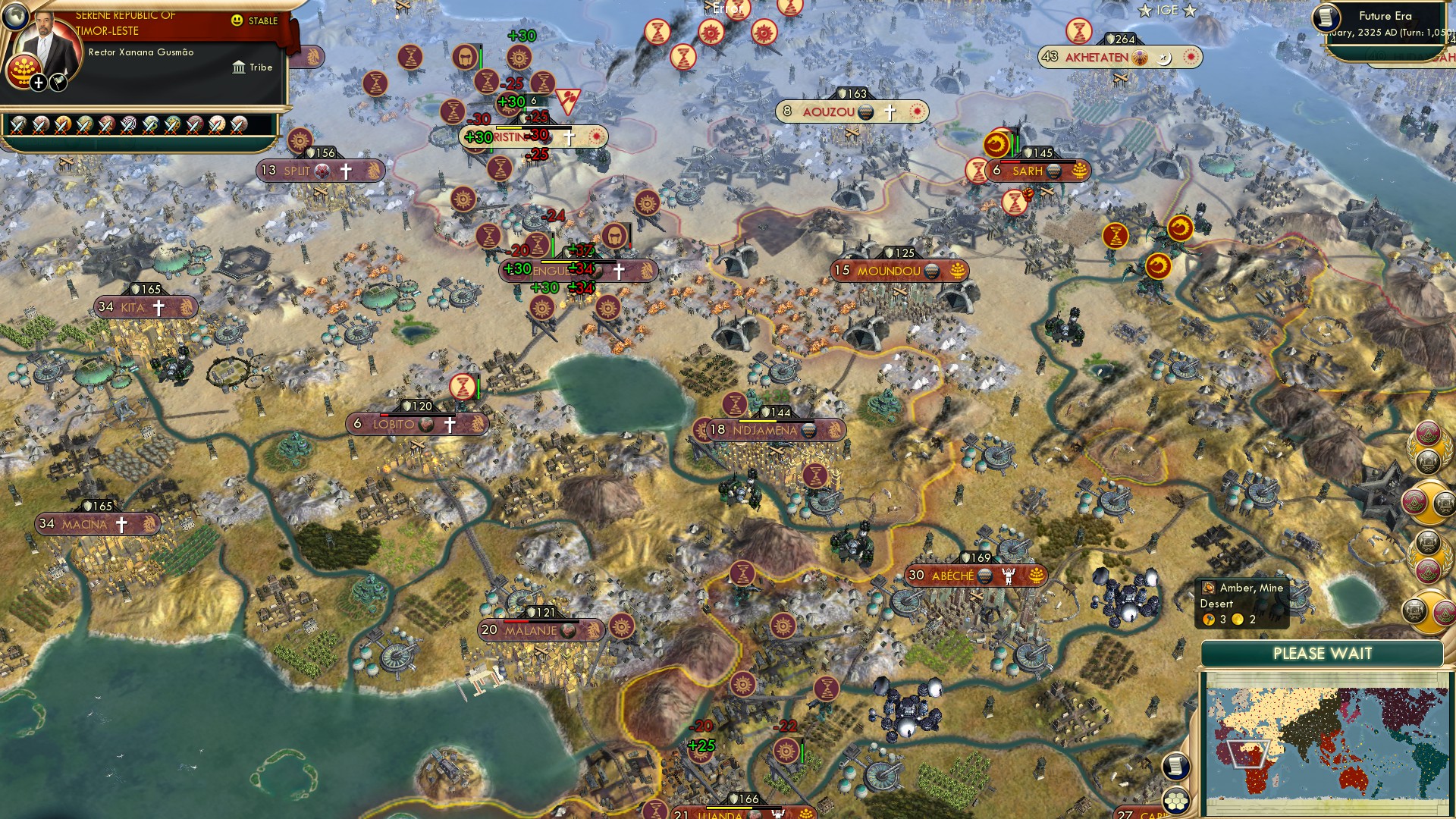Image resolution: width=1456 pixels, height=819 pixels.
Task: Click the plus button on the civilization emblem
Action: [x=39, y=83]
